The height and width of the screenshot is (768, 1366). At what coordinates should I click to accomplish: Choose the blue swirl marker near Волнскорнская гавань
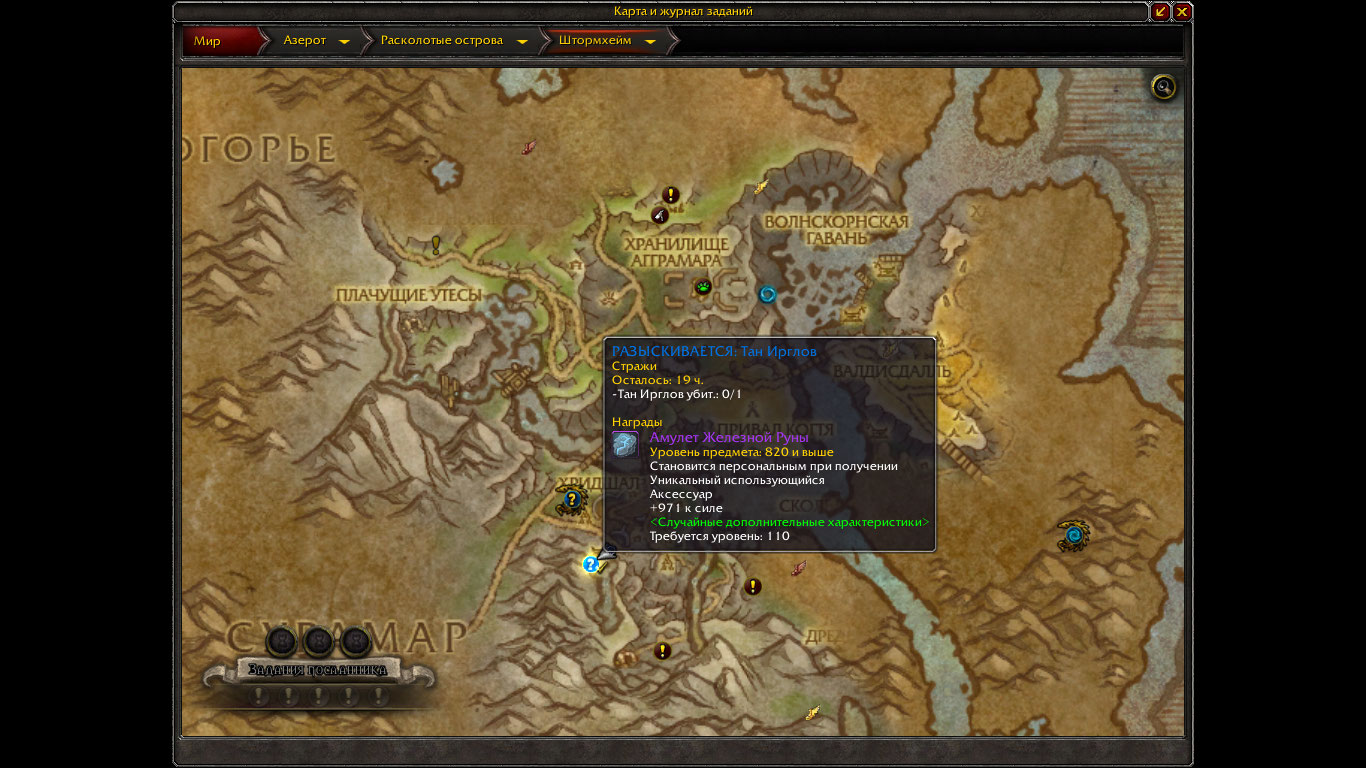pos(767,294)
